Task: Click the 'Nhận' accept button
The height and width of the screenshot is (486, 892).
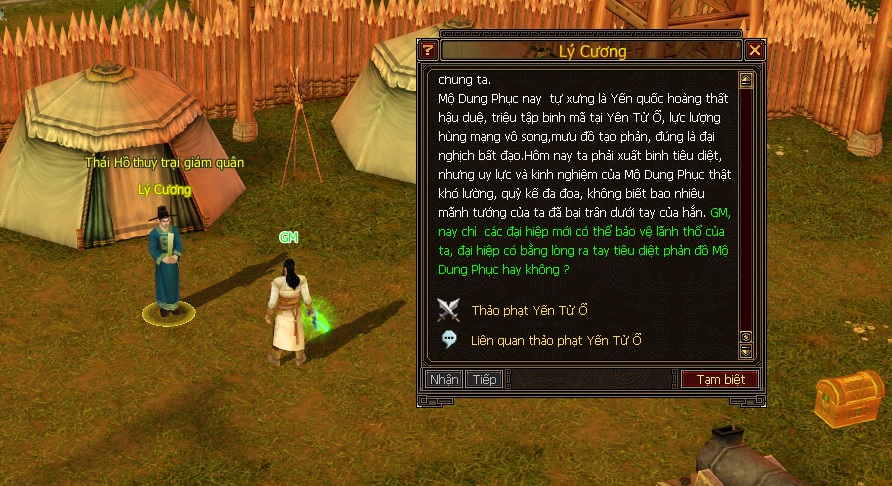Action: point(444,380)
